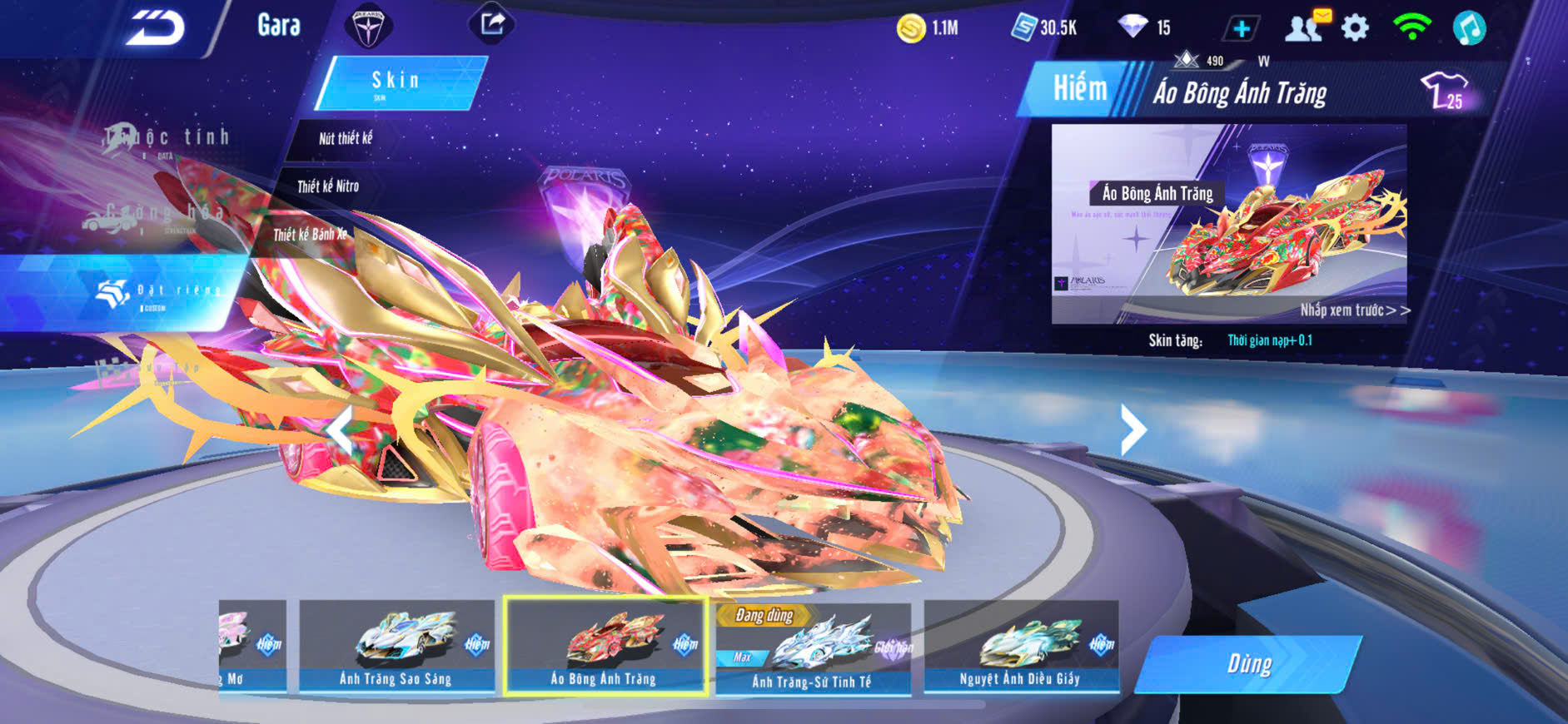Tap the share icon
Screen dimensions: 1568x724
(493, 24)
